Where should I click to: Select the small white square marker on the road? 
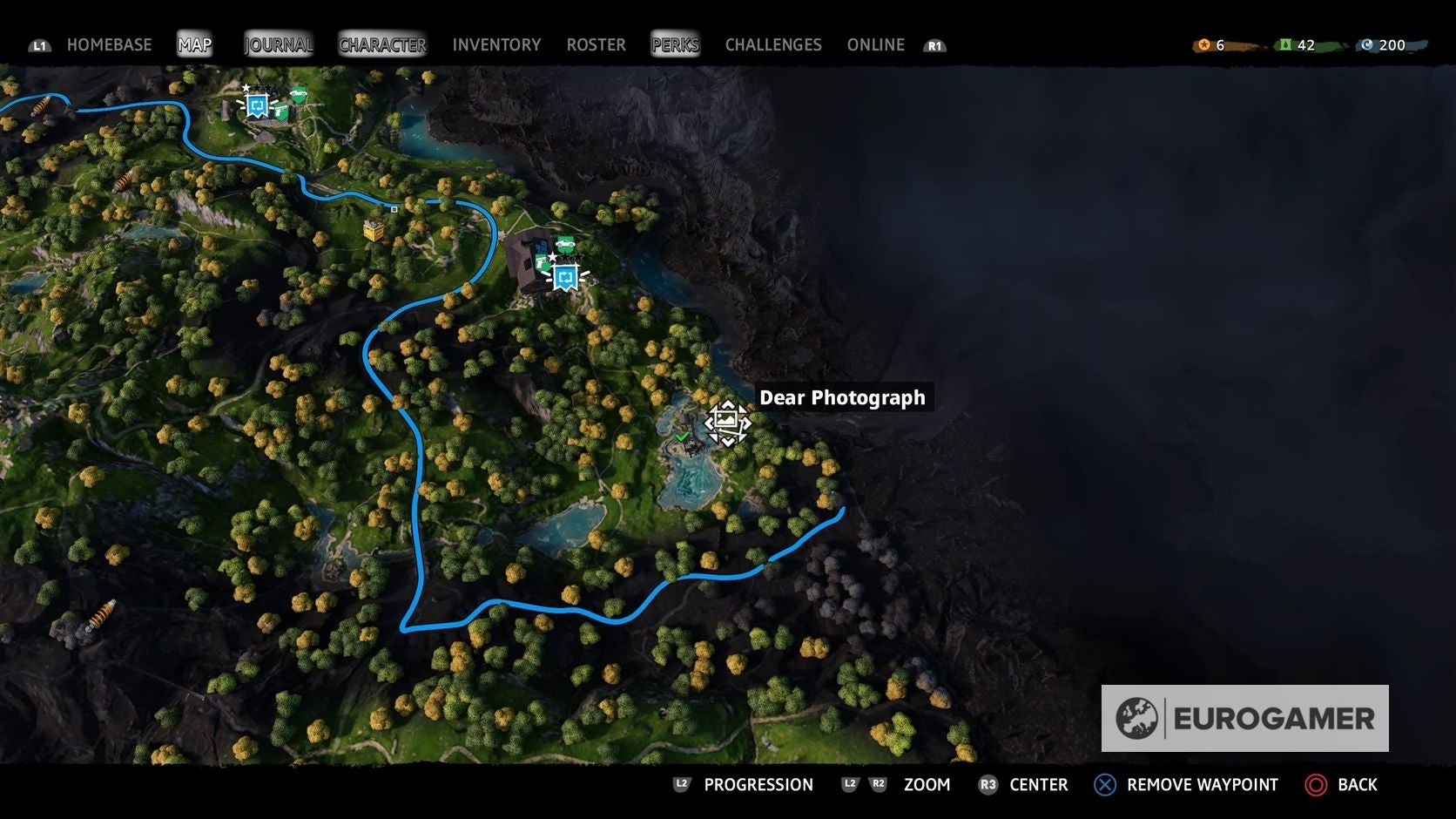394,208
